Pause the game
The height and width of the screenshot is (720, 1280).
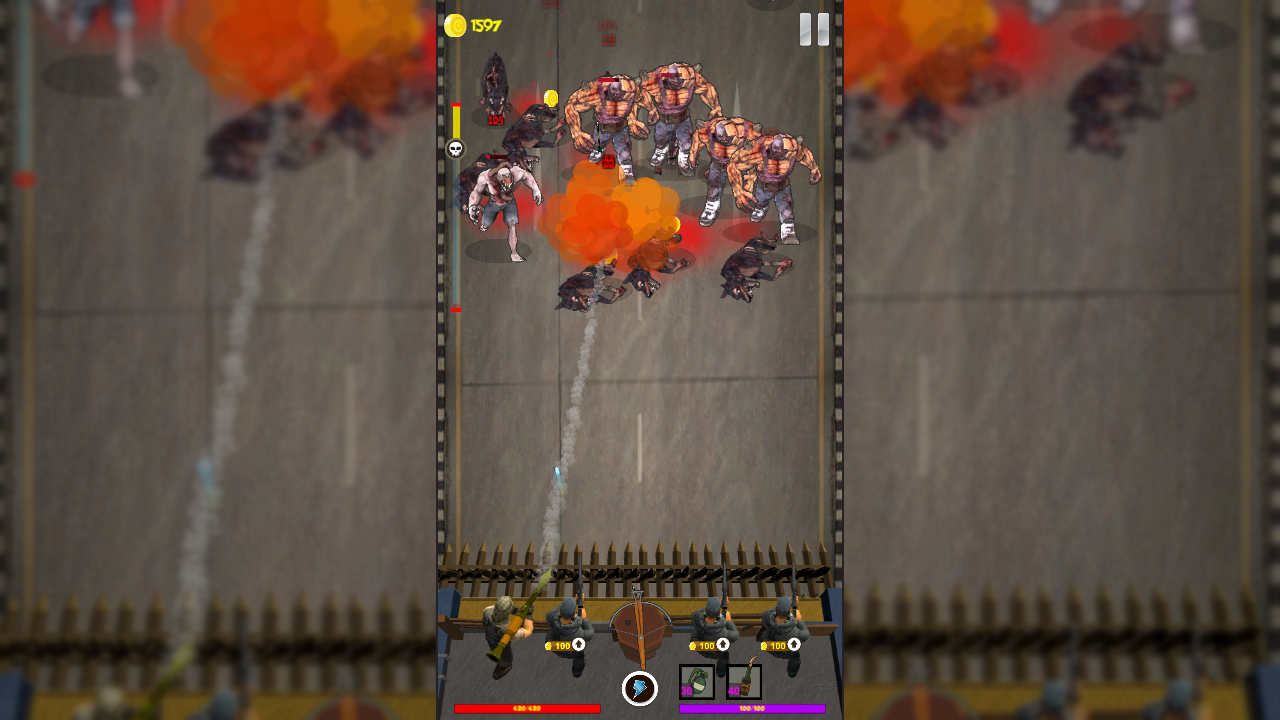pyautogui.click(x=814, y=28)
